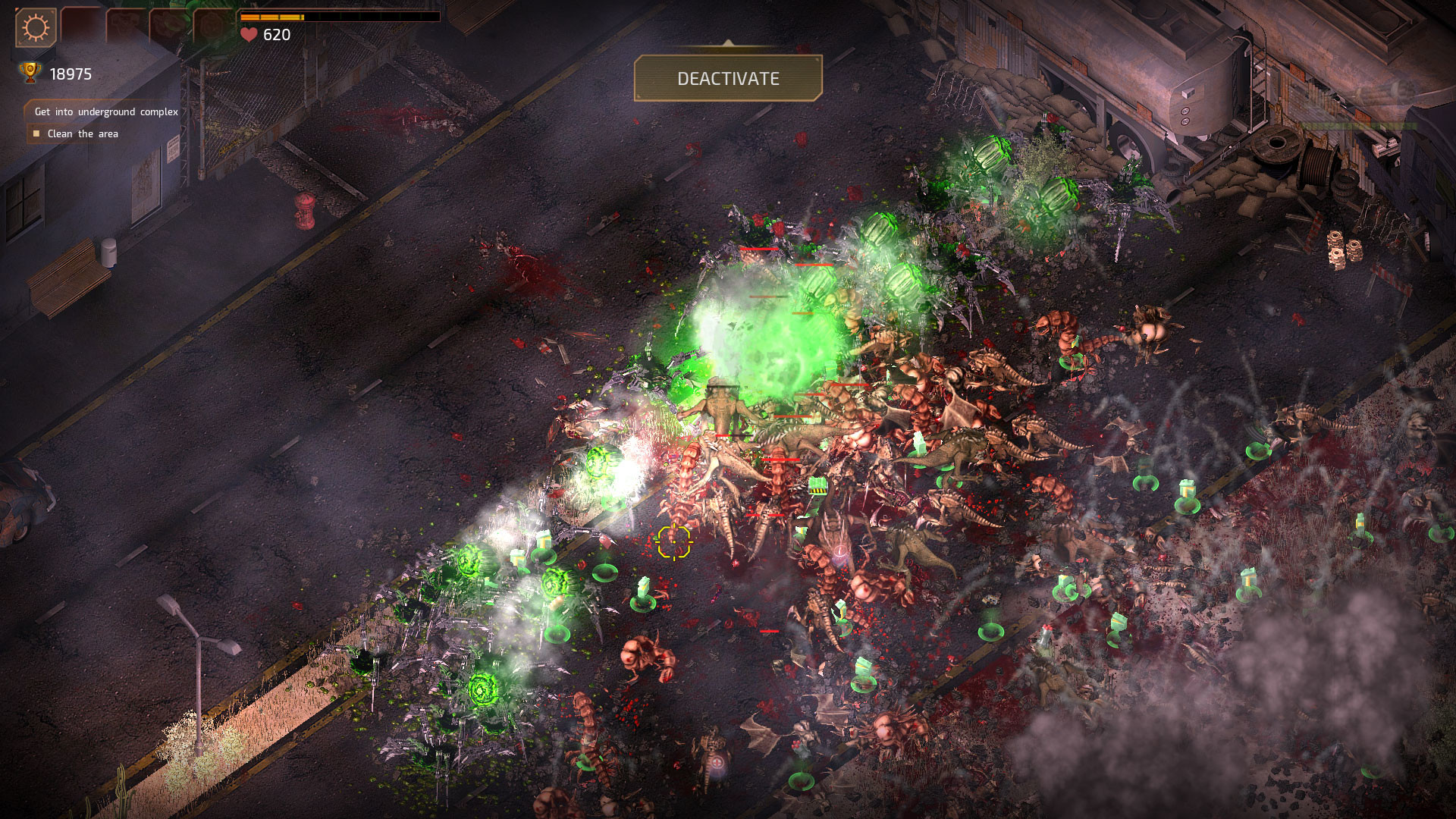The height and width of the screenshot is (819, 1456).
Task: Open the "Get into underground complex" objective
Action: (x=106, y=111)
